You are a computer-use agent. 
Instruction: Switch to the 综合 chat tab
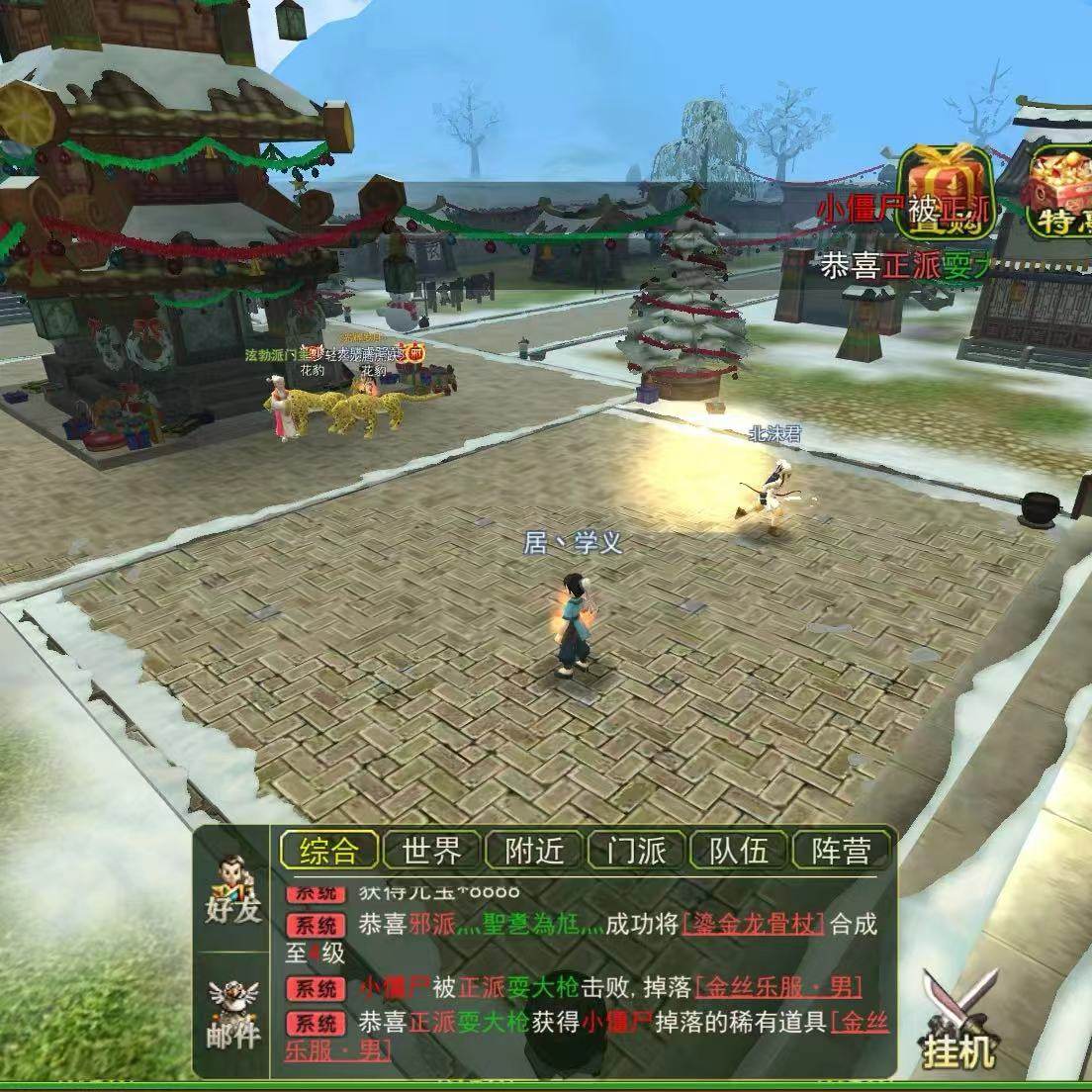329,850
